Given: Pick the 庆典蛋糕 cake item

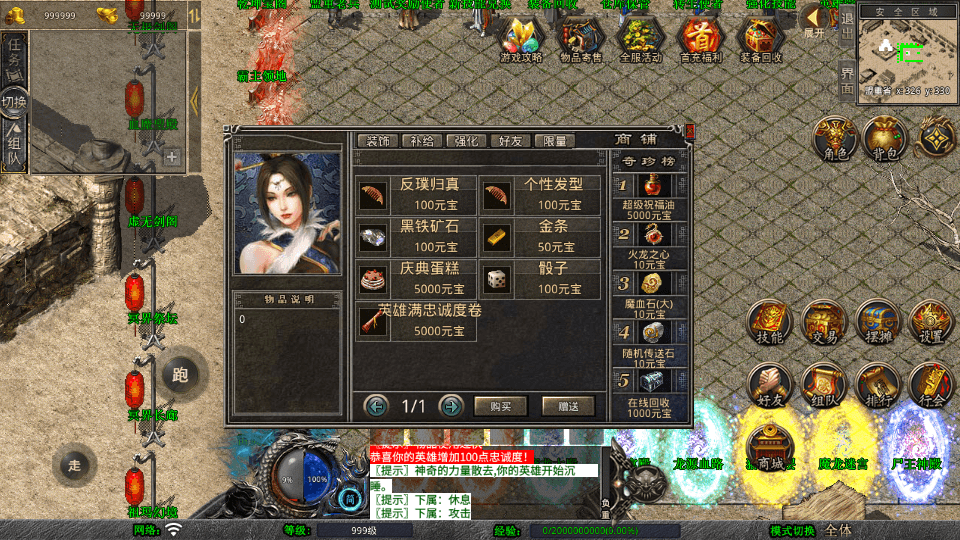Looking at the screenshot, I should (x=417, y=280).
